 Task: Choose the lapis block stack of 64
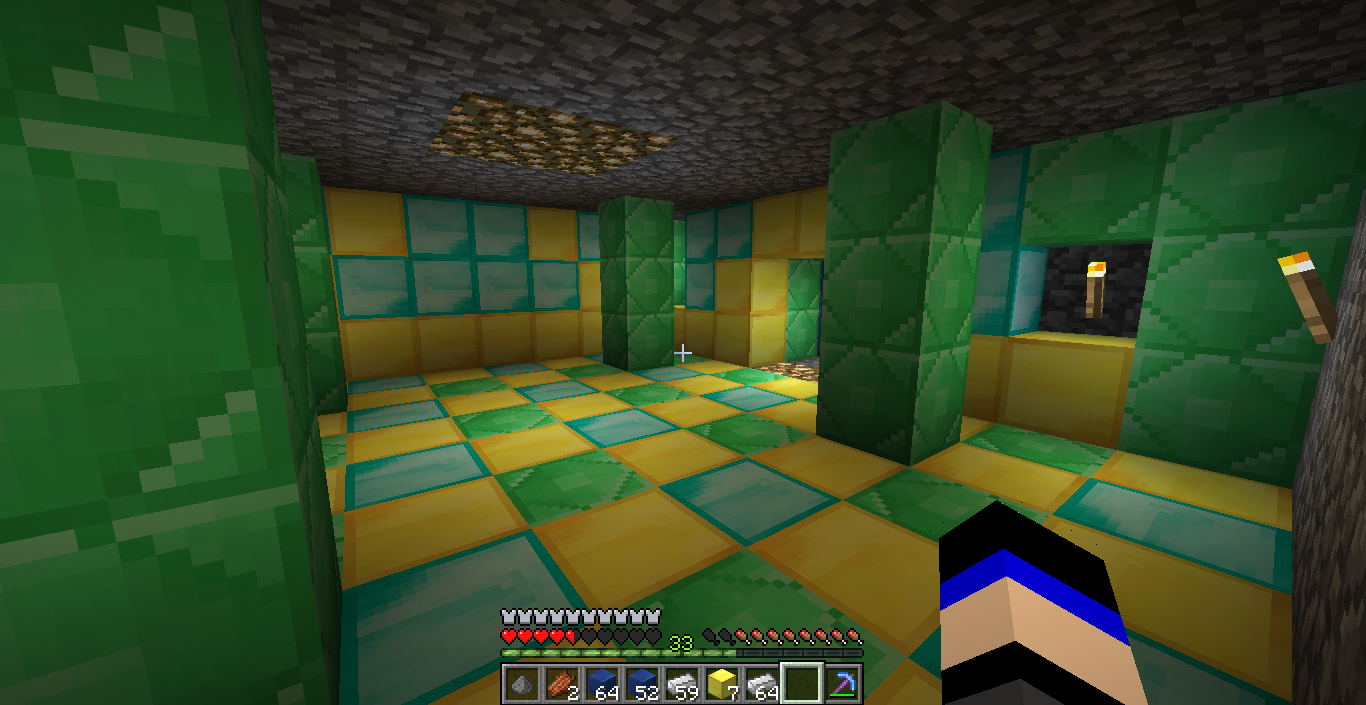(x=601, y=685)
